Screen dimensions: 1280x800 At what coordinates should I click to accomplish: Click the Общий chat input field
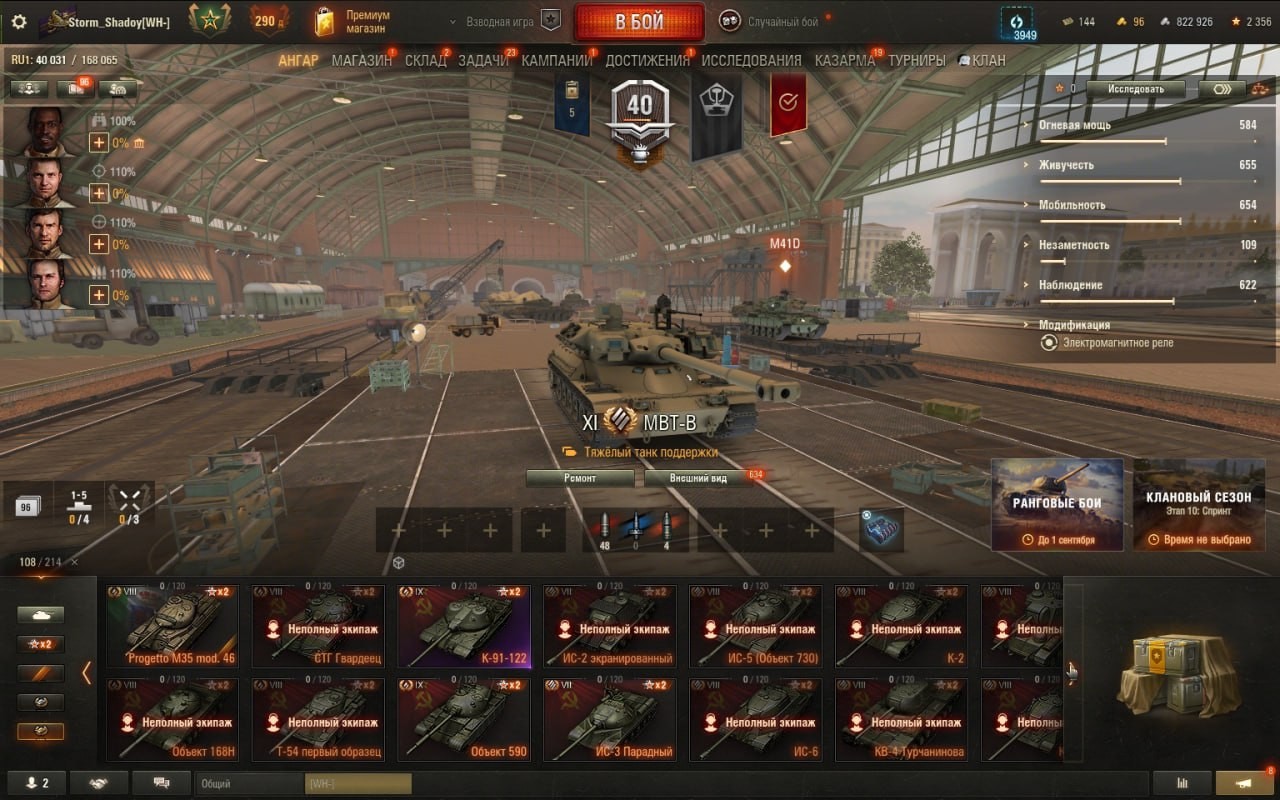(x=248, y=784)
